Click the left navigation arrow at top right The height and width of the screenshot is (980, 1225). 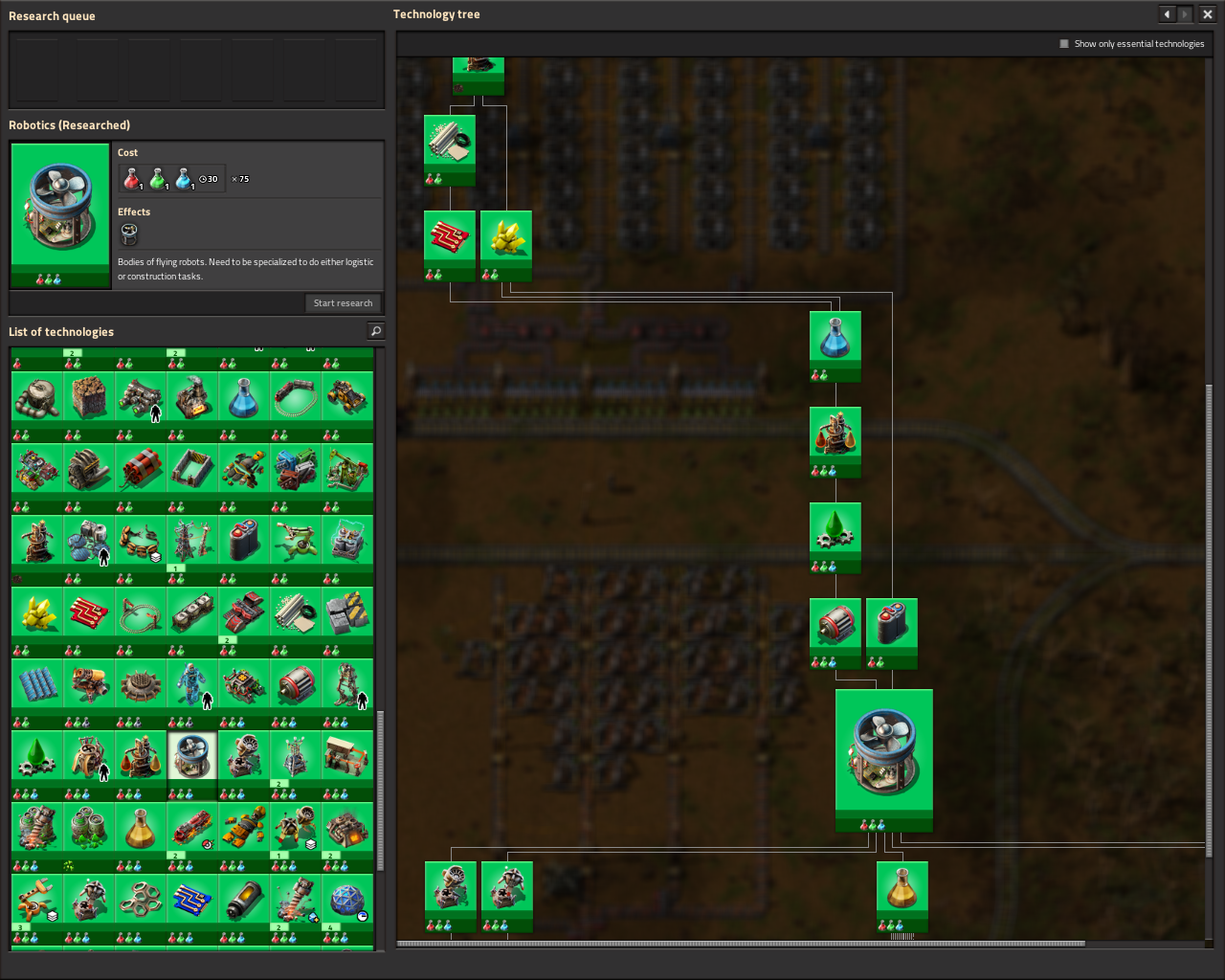point(1167,13)
